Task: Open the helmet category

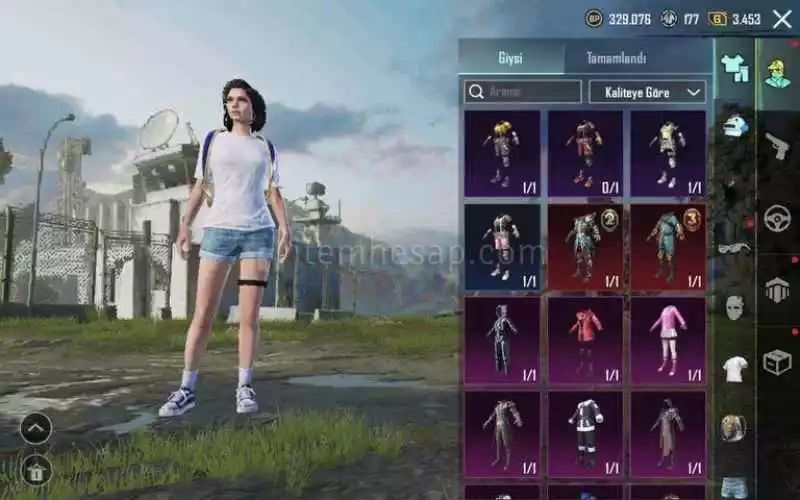Action: (x=734, y=127)
